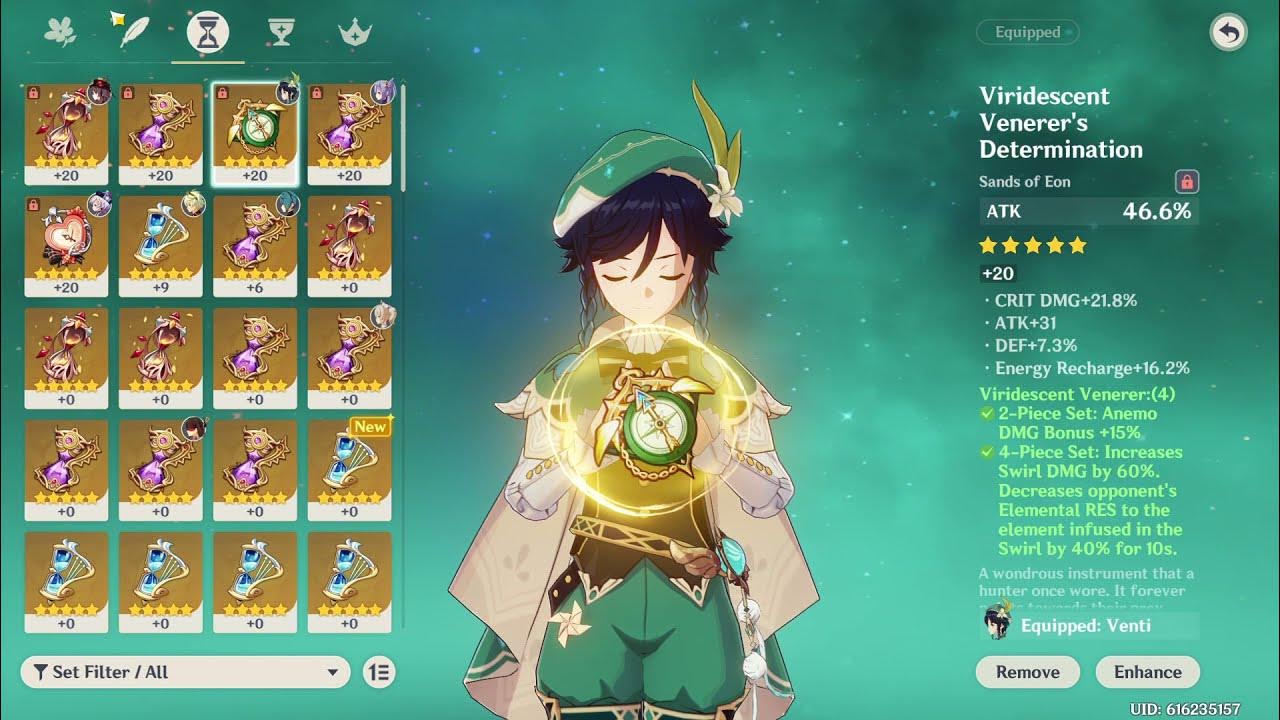Viewport: 1280px width, 720px height.
Task: Choose the heart-shaped +20 sands artifact
Action: click(66, 245)
